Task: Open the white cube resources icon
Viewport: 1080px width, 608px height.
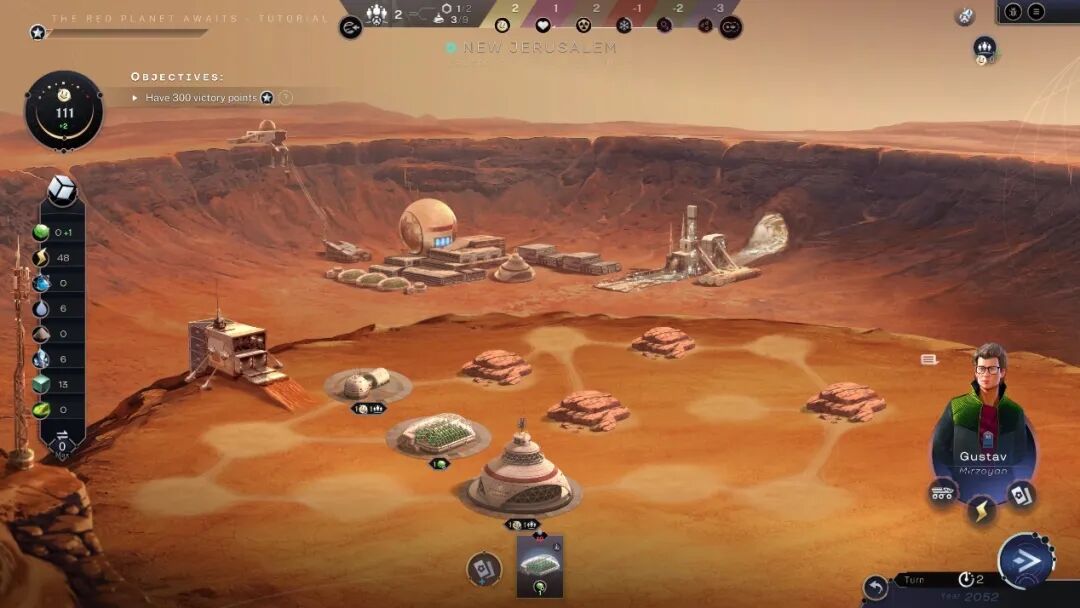Action: pos(62,190)
